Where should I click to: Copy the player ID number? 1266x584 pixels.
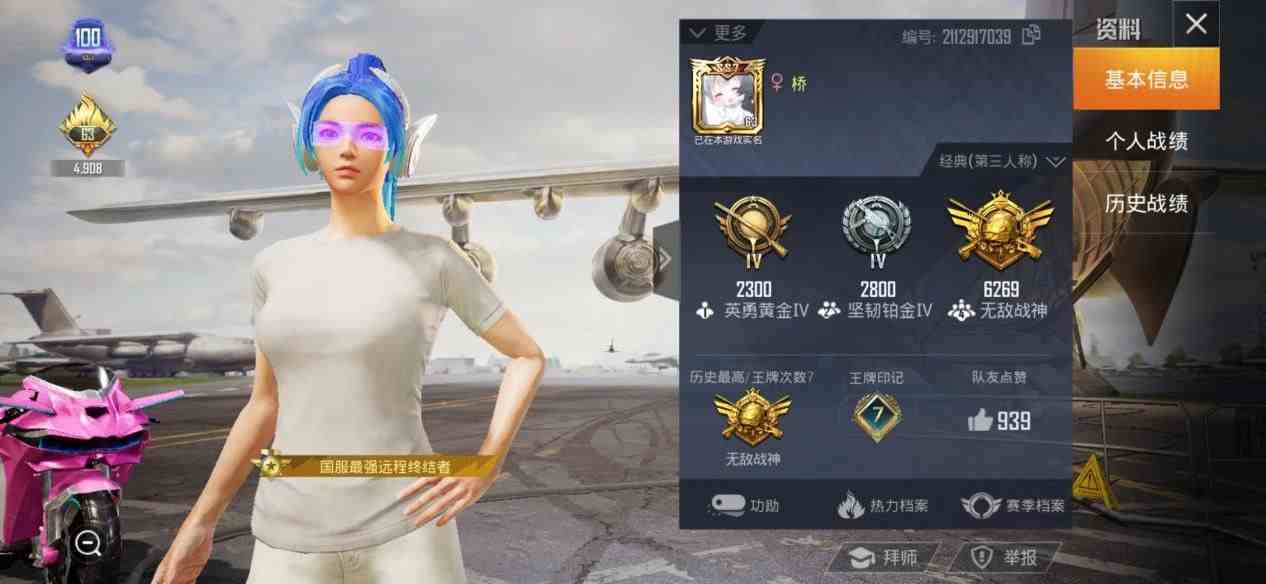[x=1031, y=36]
